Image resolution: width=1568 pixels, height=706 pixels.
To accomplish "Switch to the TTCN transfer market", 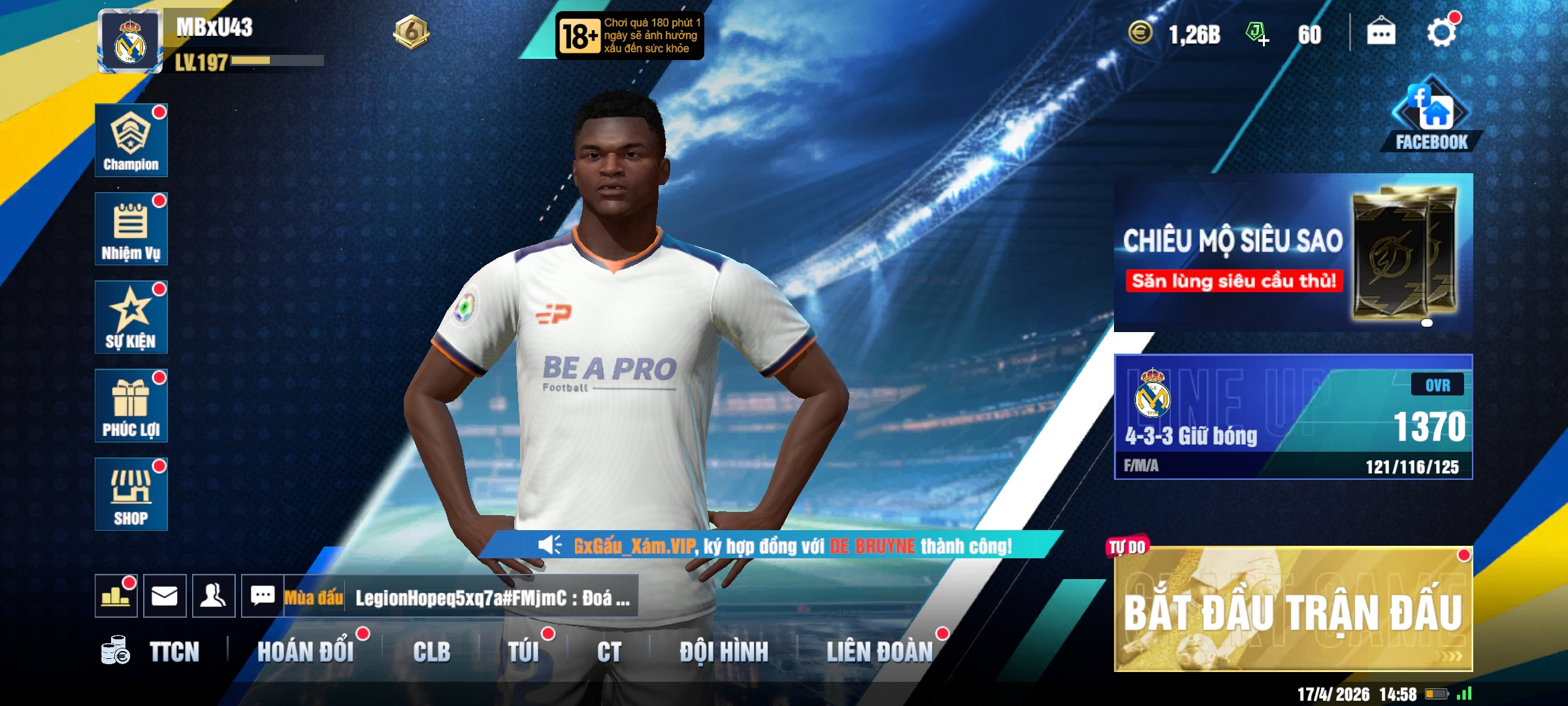I will [173, 652].
